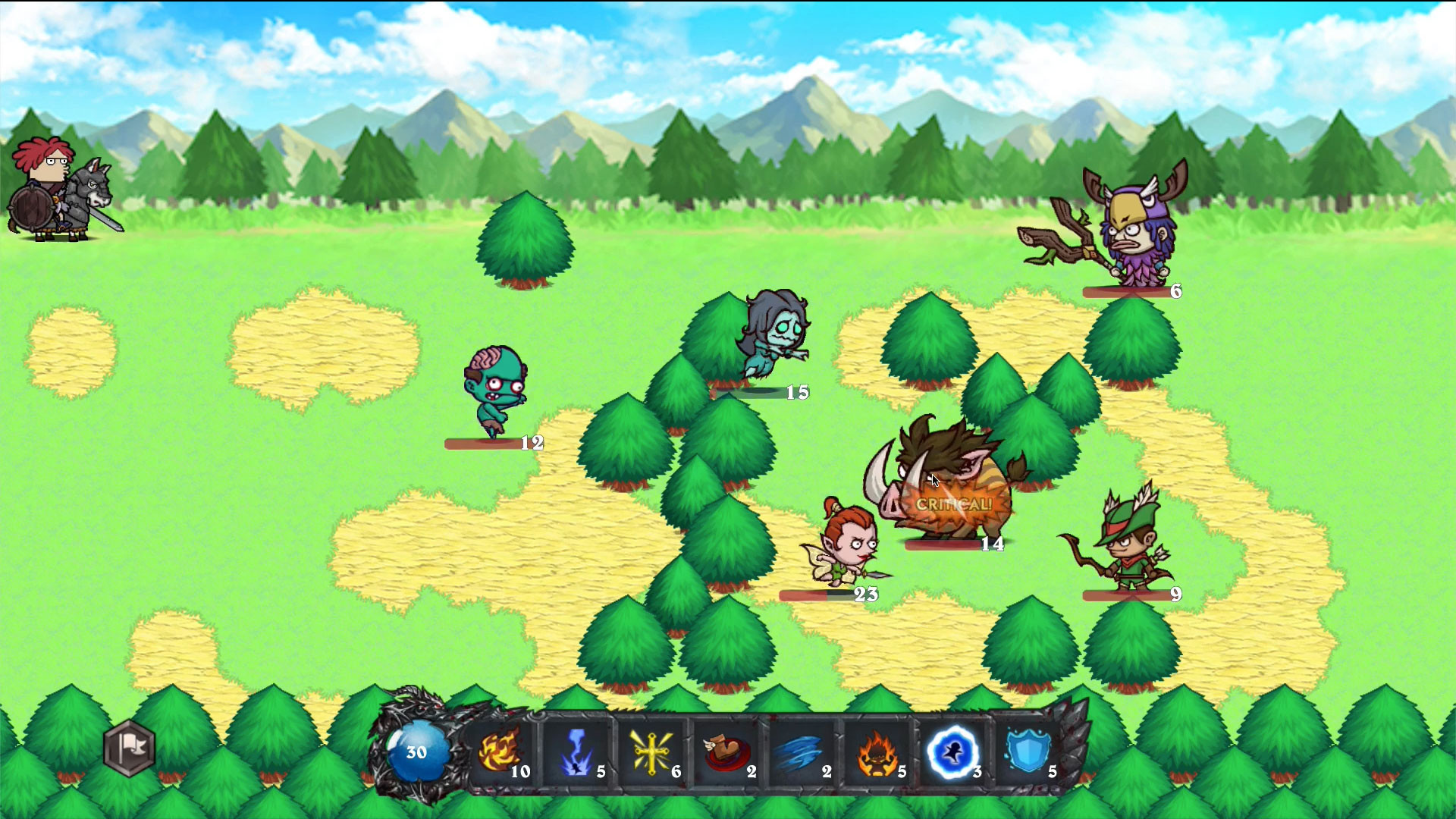Select the flaming Rage spell
Viewport: 1456px width, 819px height.
(876, 751)
